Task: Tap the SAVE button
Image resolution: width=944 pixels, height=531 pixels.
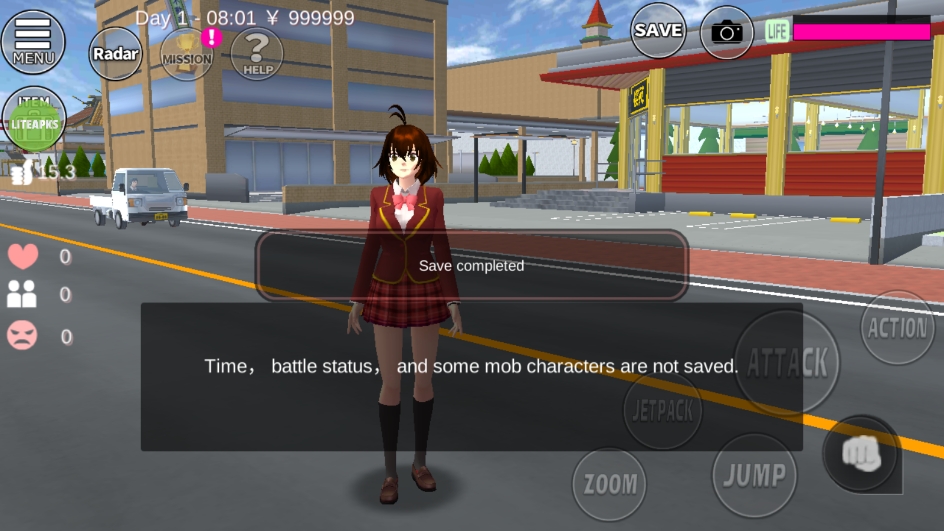Action: tap(658, 31)
